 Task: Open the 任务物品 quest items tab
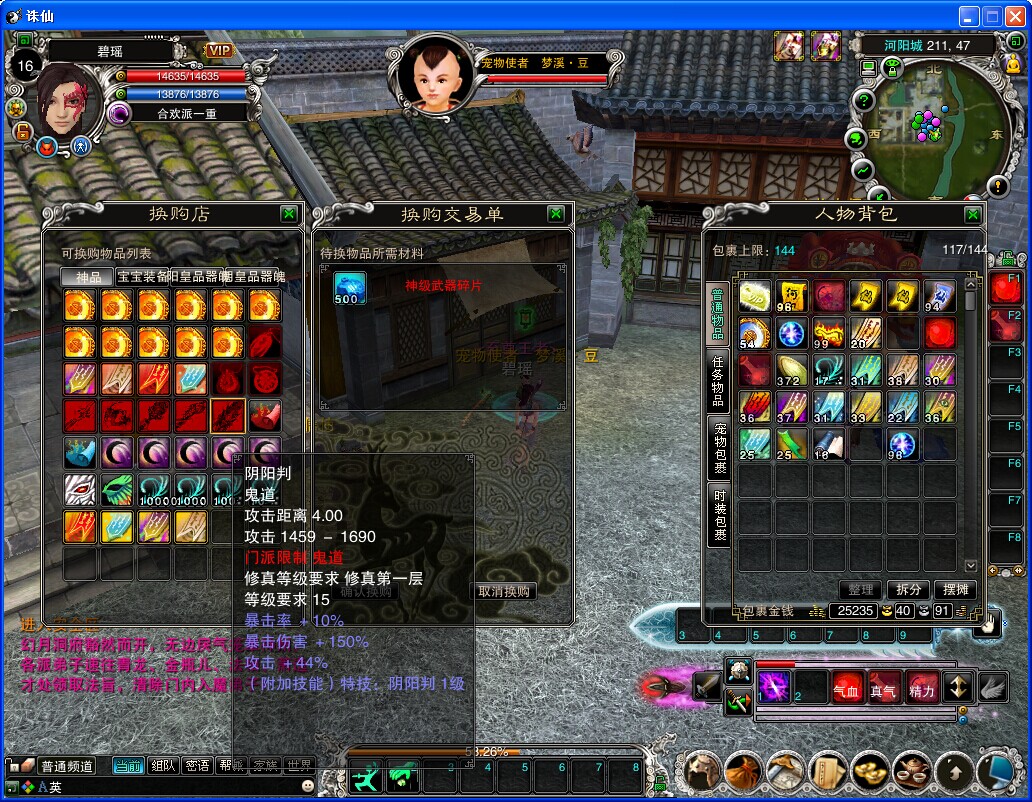click(x=718, y=381)
